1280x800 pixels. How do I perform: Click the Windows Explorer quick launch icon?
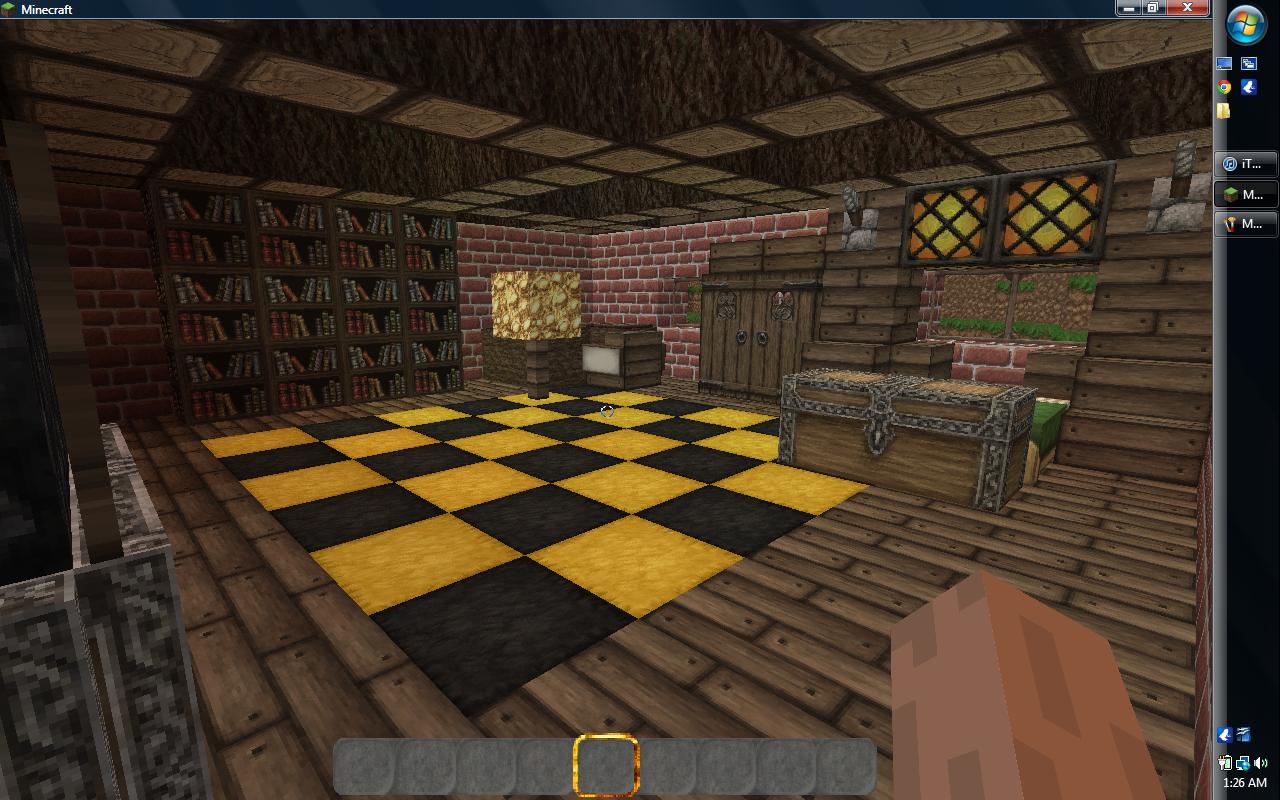pos(1247,63)
